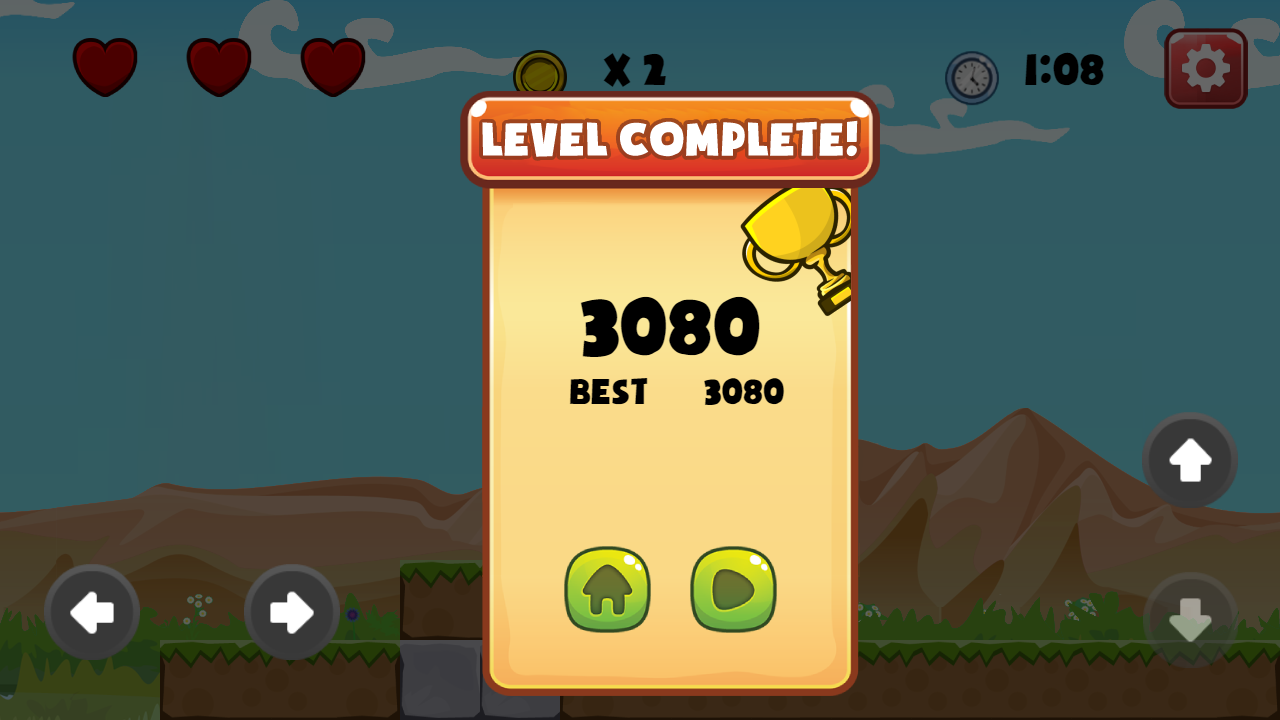The image size is (1280, 720).
Task: Select the first heart icon
Action: [x=105, y=66]
